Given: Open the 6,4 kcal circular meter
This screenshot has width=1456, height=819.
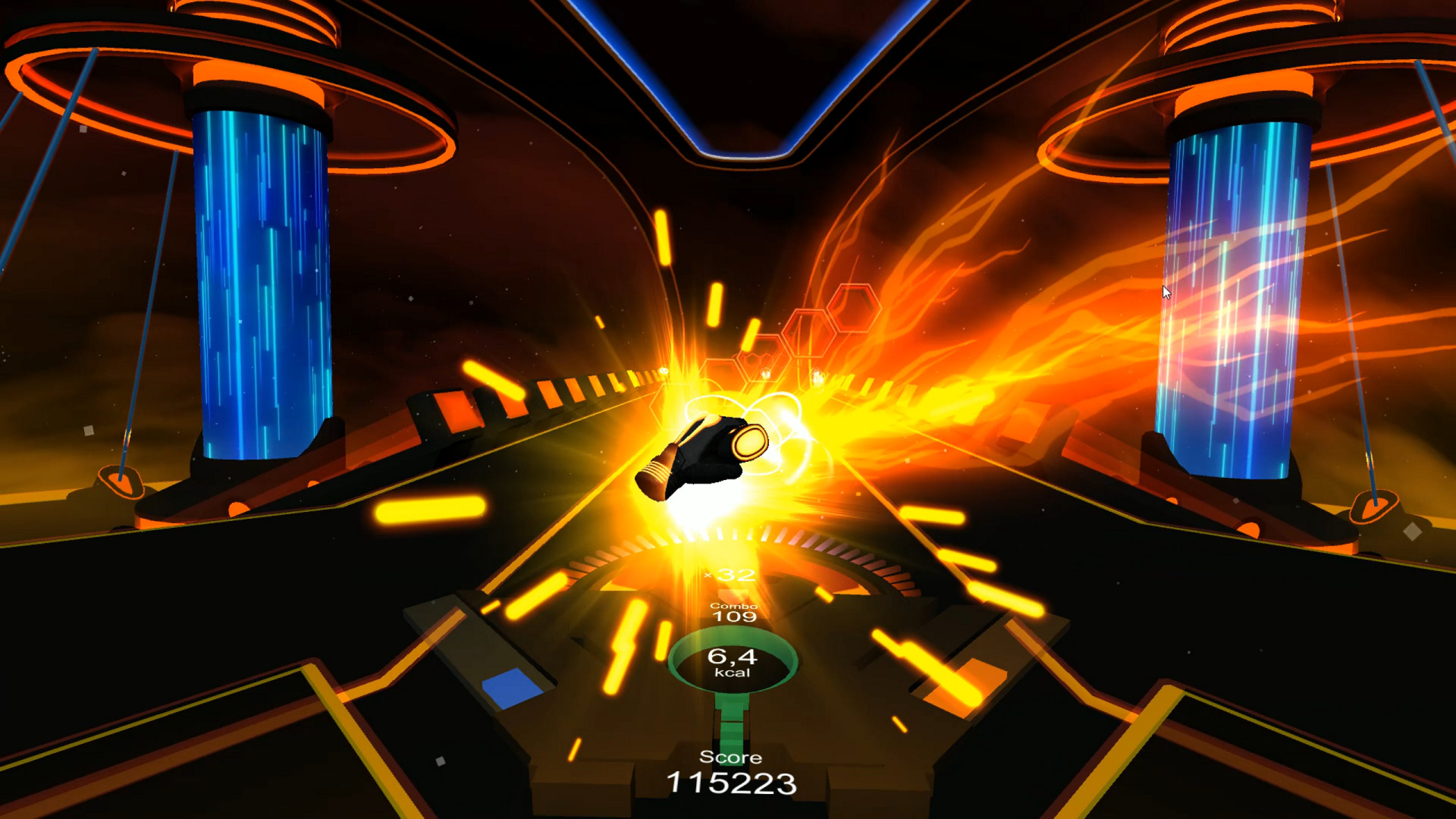Looking at the screenshot, I should [733, 662].
